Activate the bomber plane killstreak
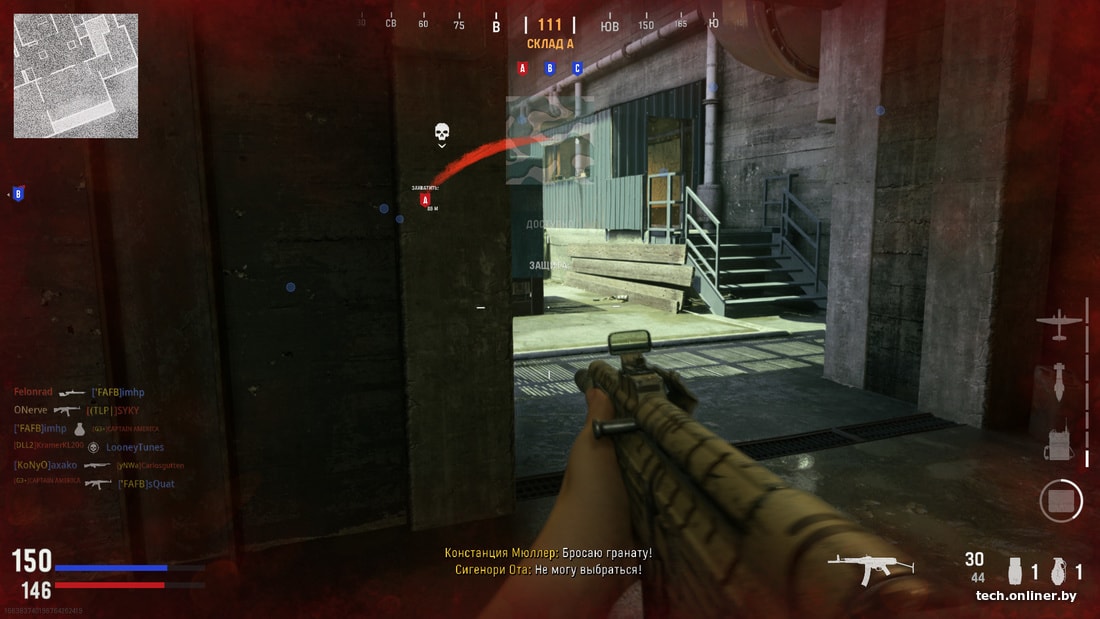Screen dimensions: 1100x619 pyautogui.click(x=1059, y=324)
